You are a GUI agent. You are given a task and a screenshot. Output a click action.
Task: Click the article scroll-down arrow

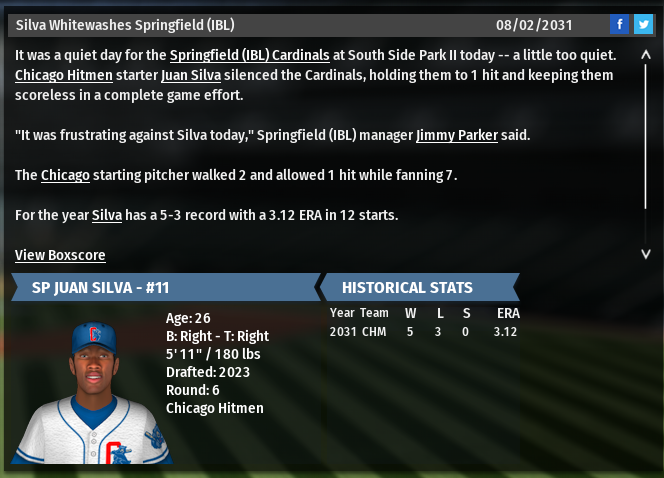pos(646,254)
